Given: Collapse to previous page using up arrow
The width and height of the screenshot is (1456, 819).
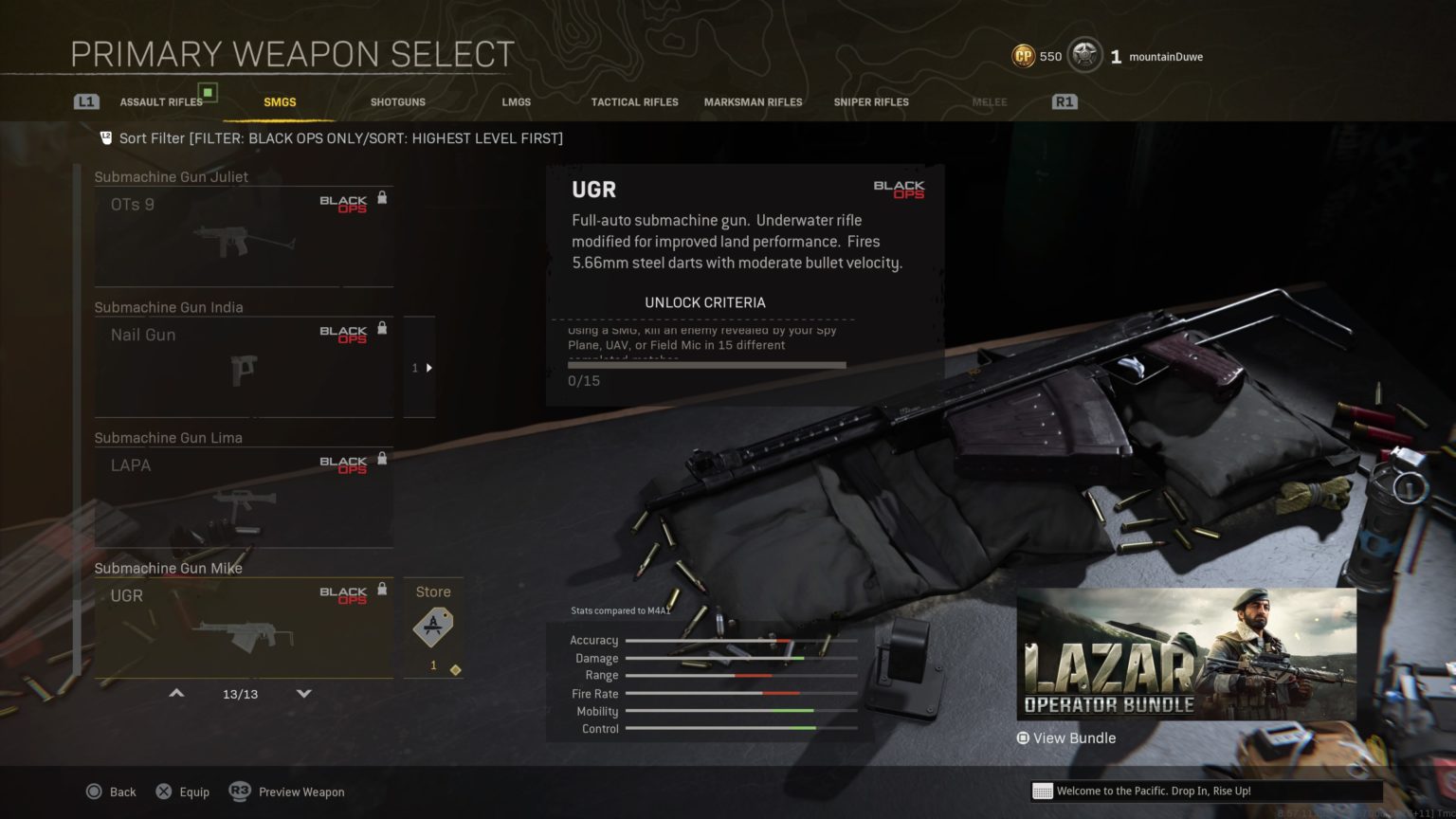Looking at the screenshot, I should tap(176, 693).
